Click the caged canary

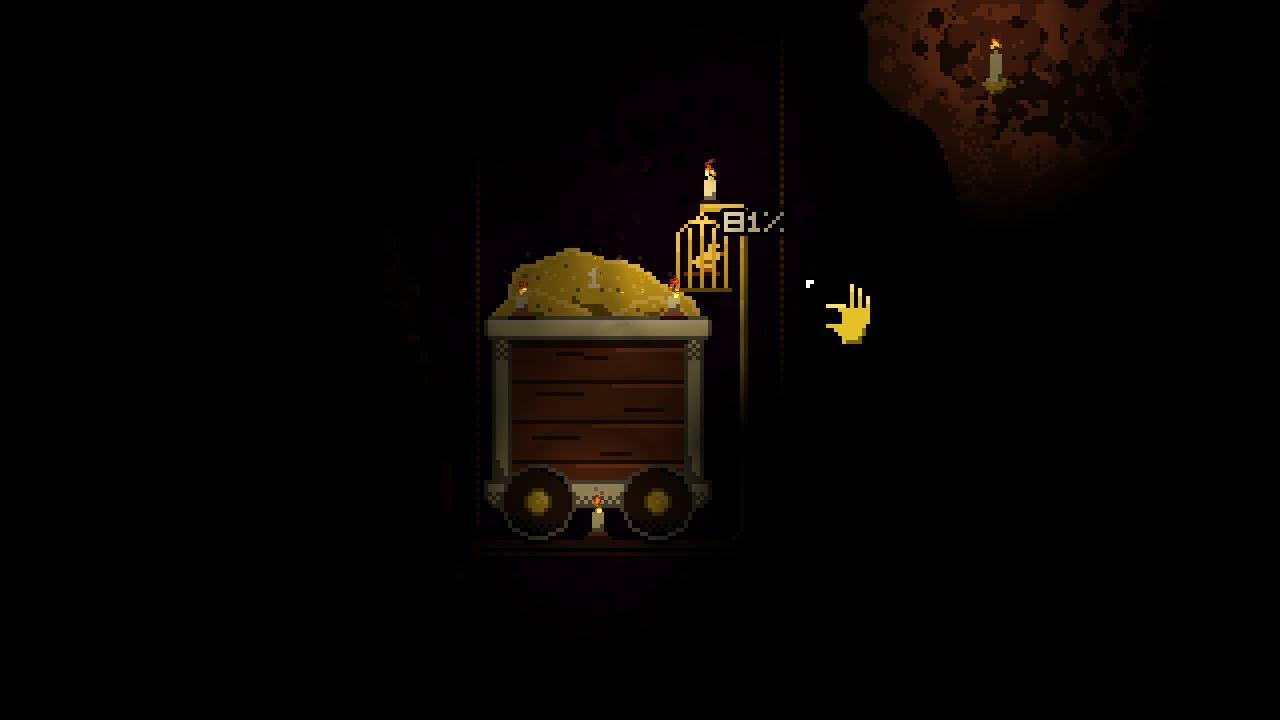coord(706,262)
